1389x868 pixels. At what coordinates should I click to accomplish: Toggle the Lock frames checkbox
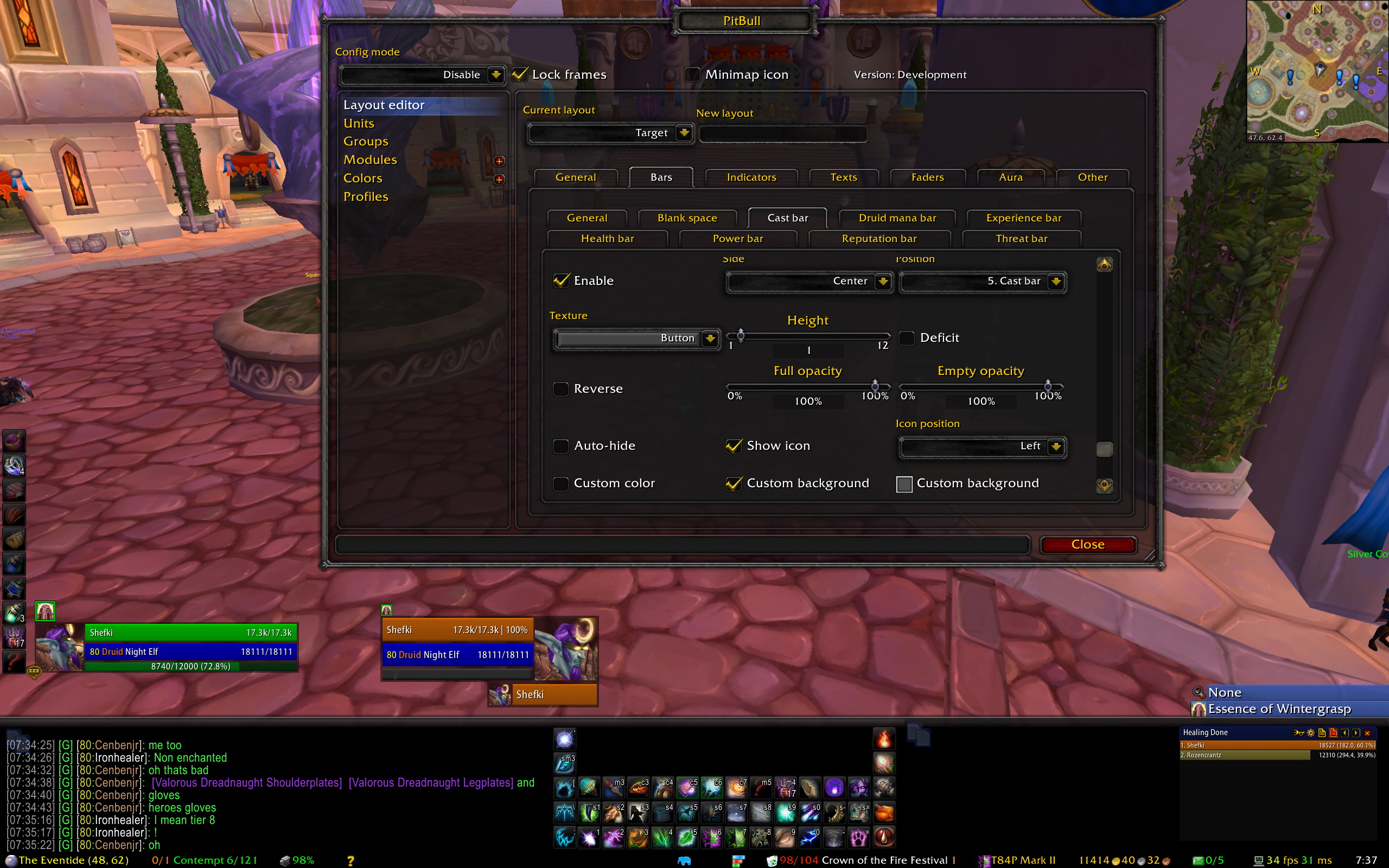click(x=520, y=74)
